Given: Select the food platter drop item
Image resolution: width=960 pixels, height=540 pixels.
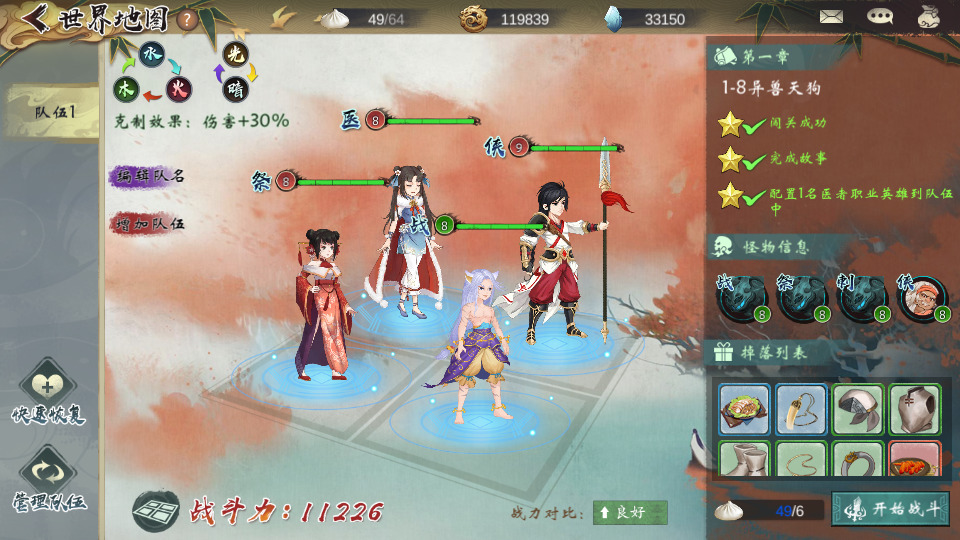Looking at the screenshot, I should (744, 409).
